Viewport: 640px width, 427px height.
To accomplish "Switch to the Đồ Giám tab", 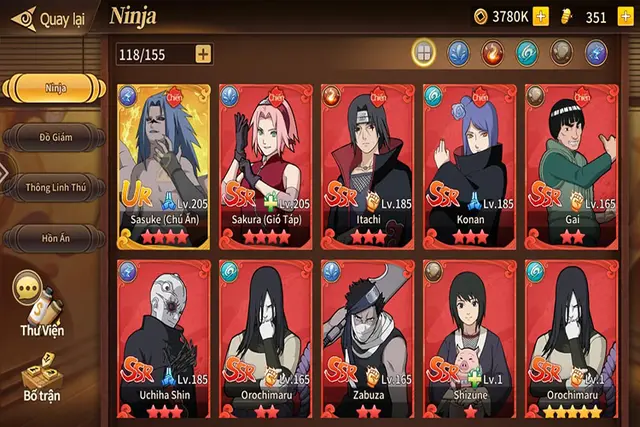I will [x=55, y=136].
